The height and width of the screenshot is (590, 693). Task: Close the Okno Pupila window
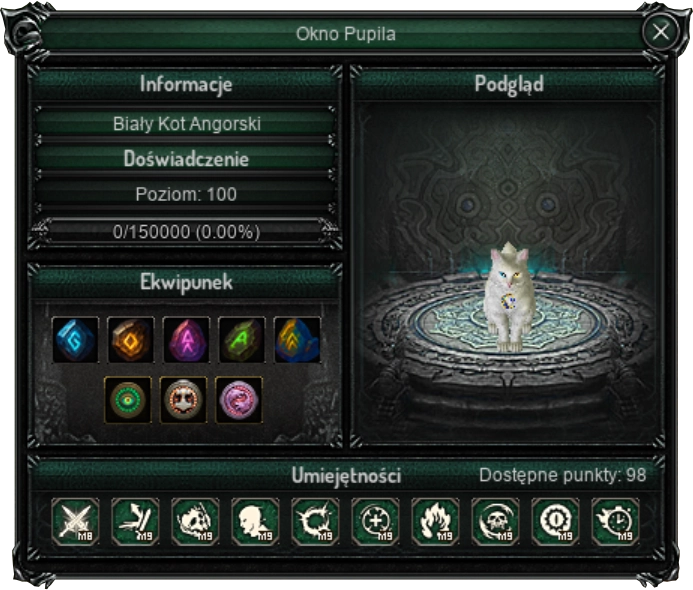(661, 32)
